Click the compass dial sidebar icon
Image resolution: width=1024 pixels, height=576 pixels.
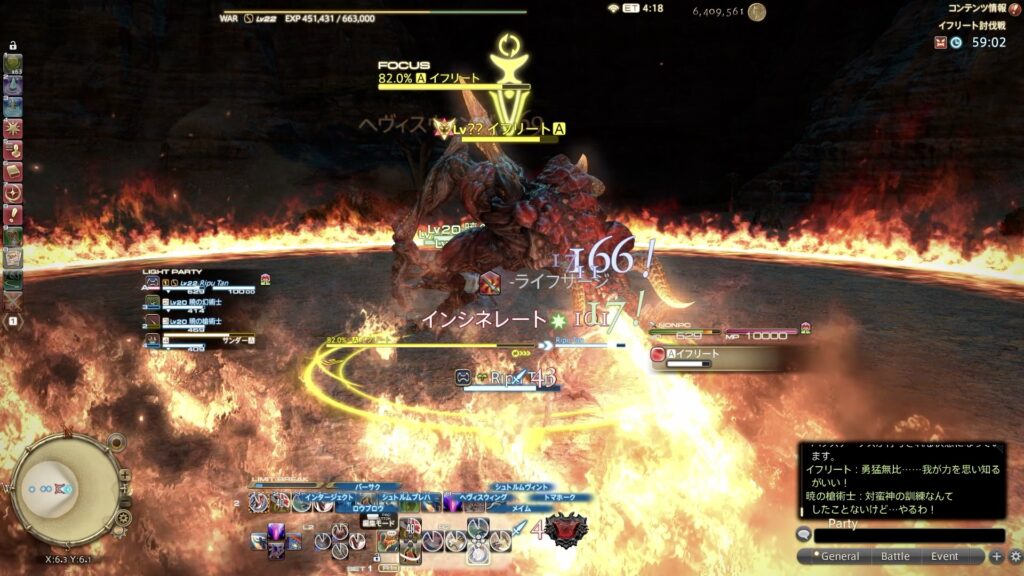[x=13, y=192]
